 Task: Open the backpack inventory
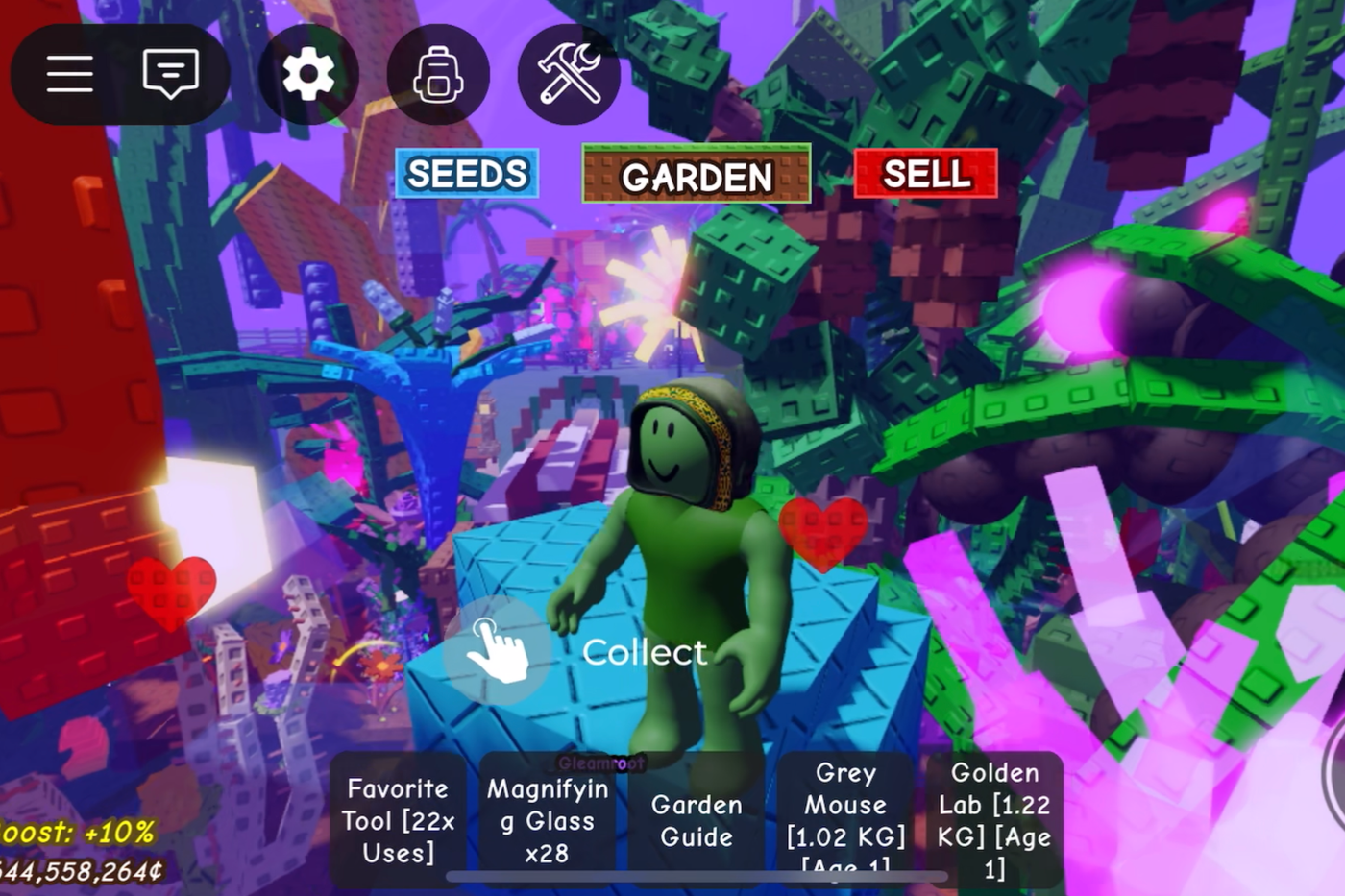click(438, 74)
